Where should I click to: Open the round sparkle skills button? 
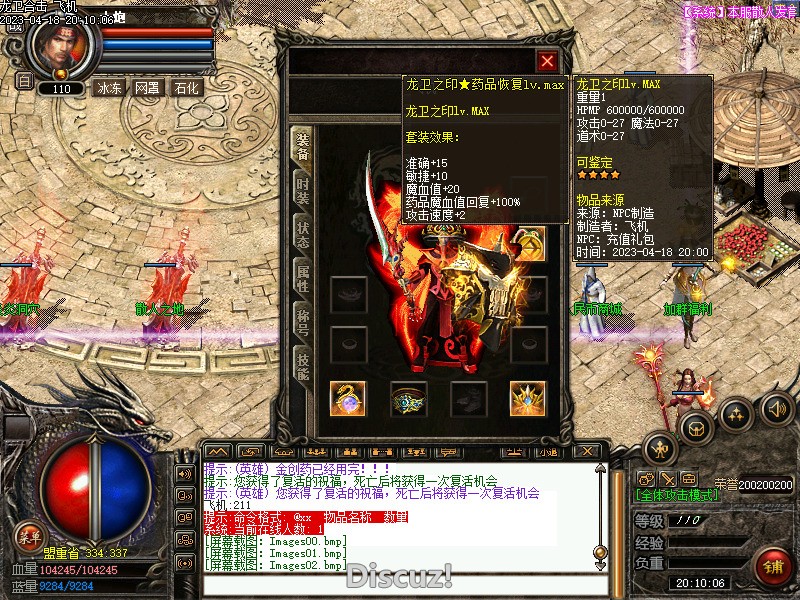736,414
